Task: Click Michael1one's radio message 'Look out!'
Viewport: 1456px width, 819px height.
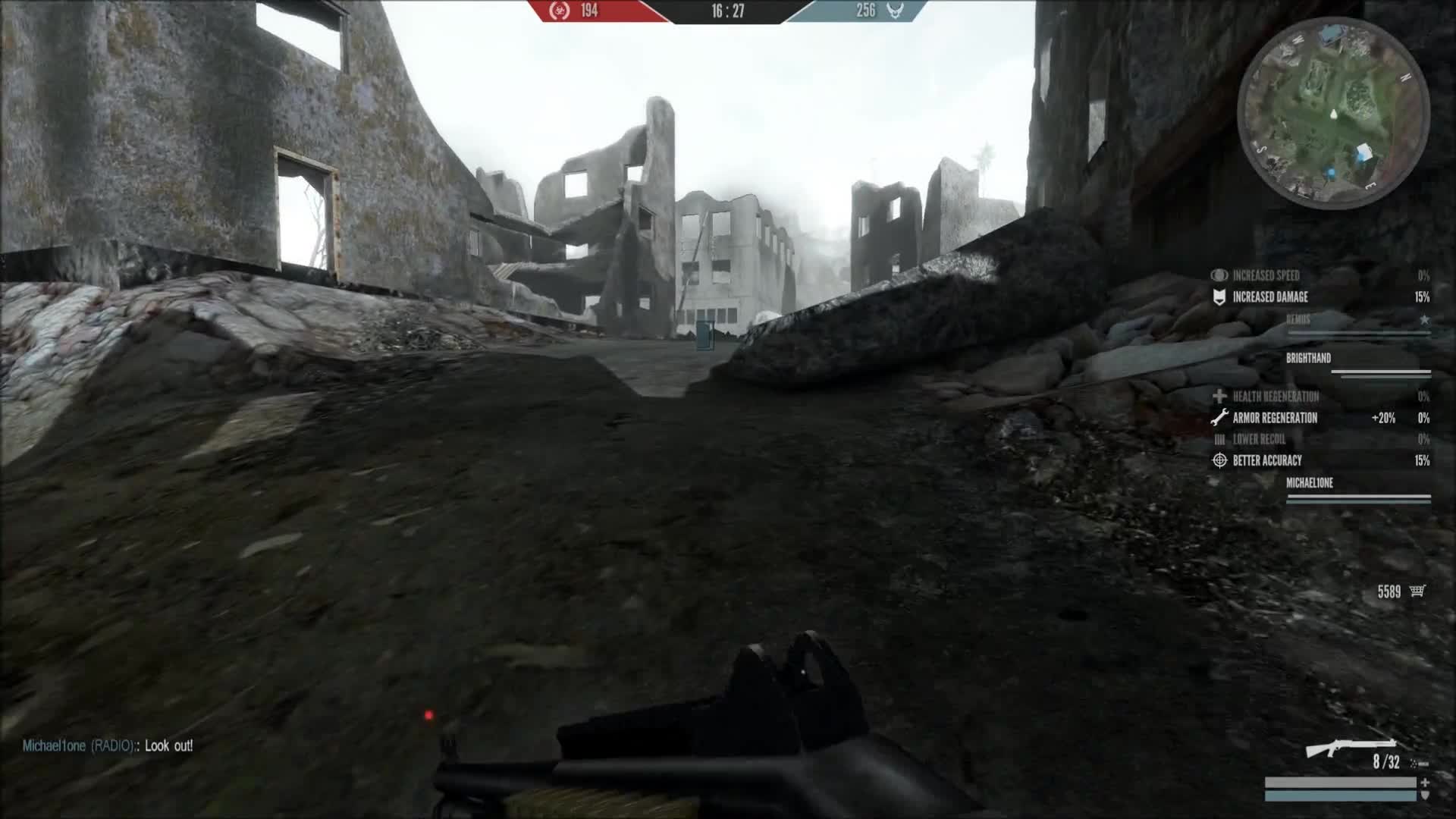Action: coord(108,746)
